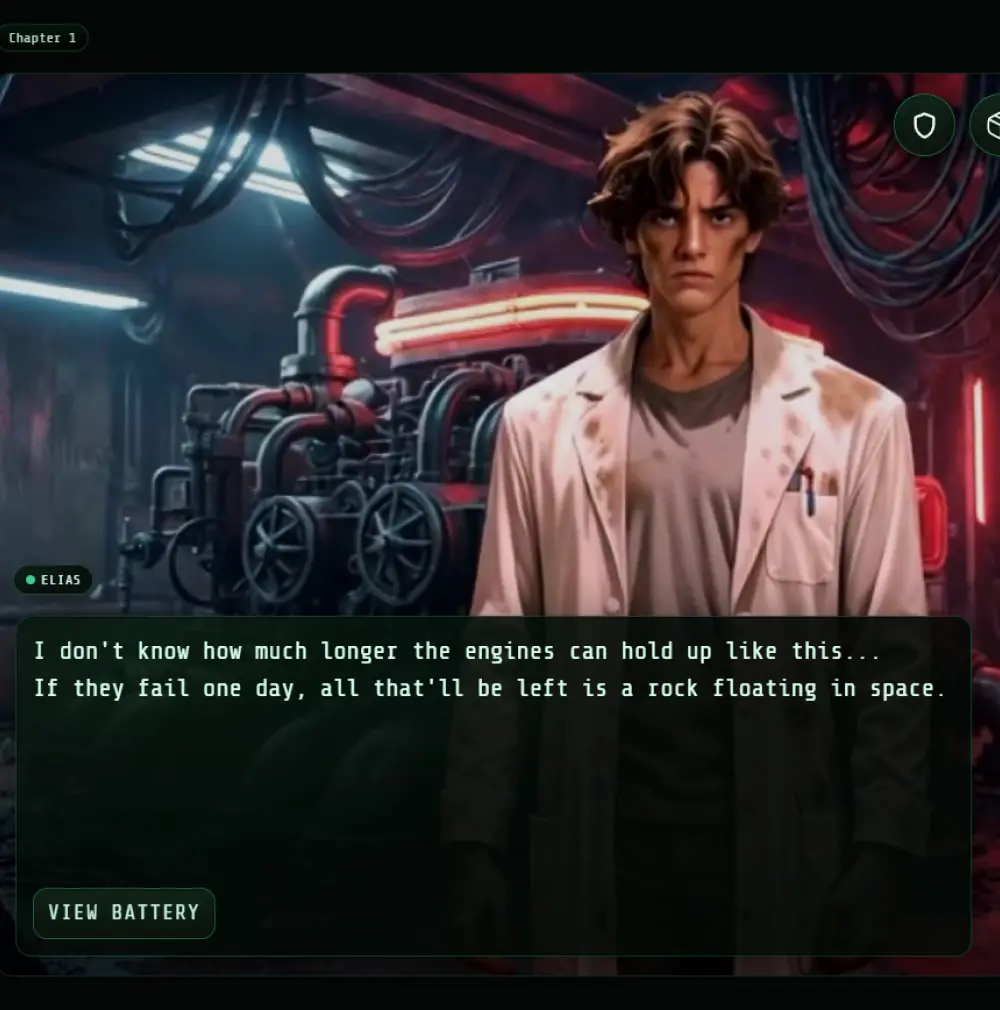
Task: Click the VIEW BATTERY button
Action: click(x=124, y=913)
